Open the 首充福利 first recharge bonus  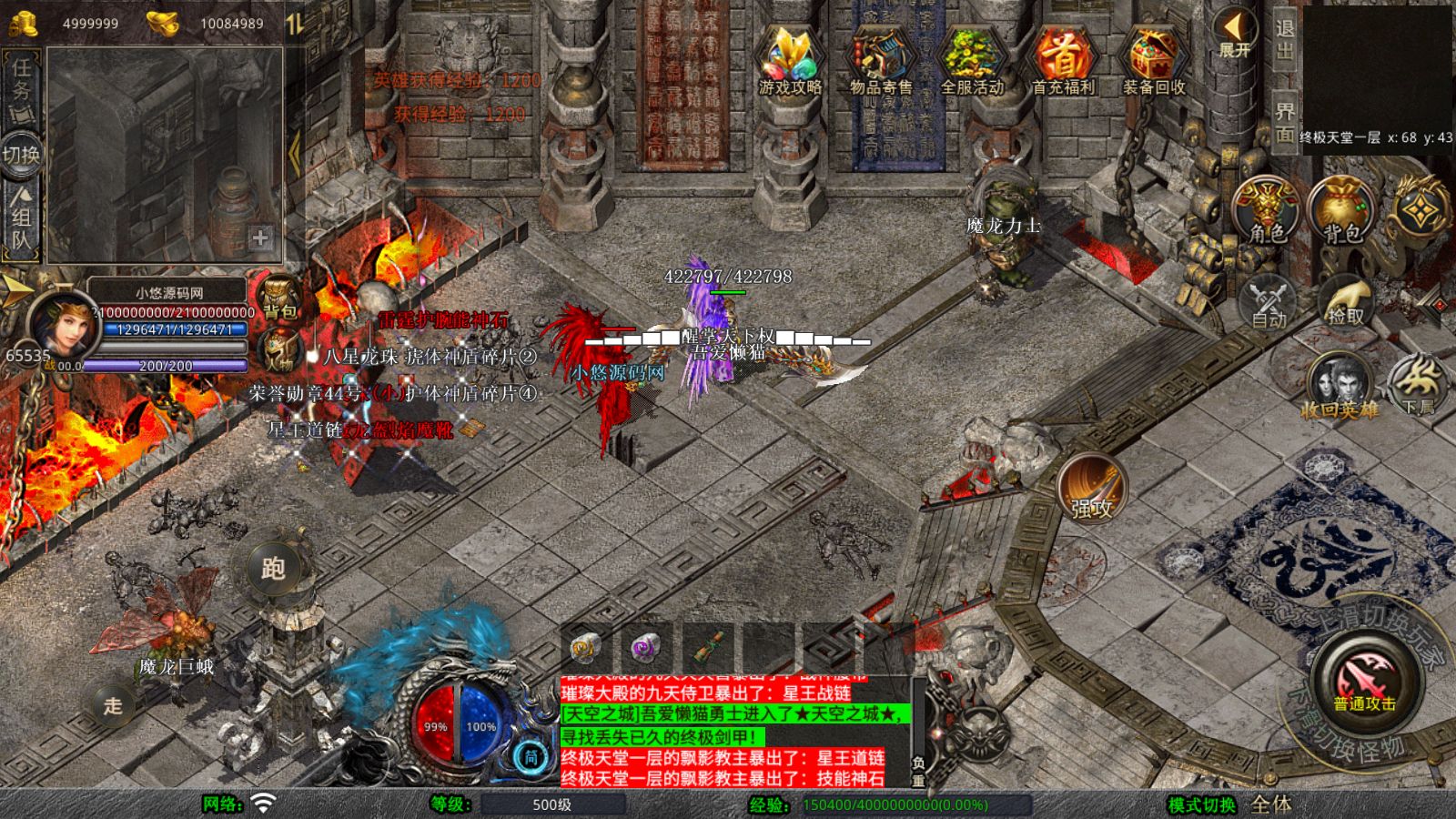(x=1063, y=61)
